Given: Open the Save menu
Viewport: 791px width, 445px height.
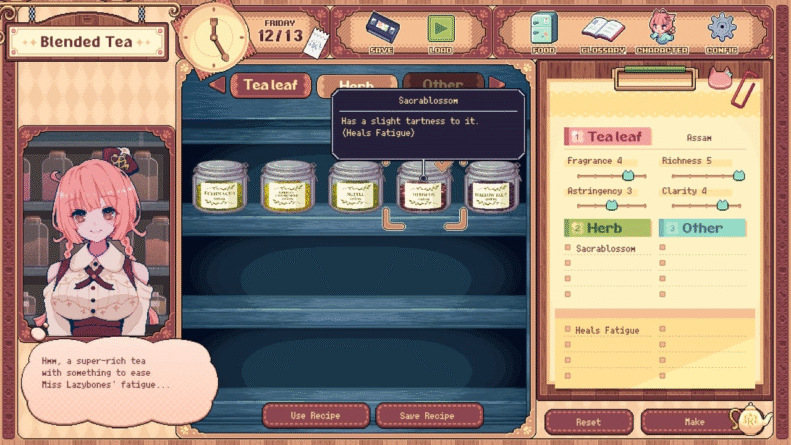Looking at the screenshot, I should click(381, 31).
